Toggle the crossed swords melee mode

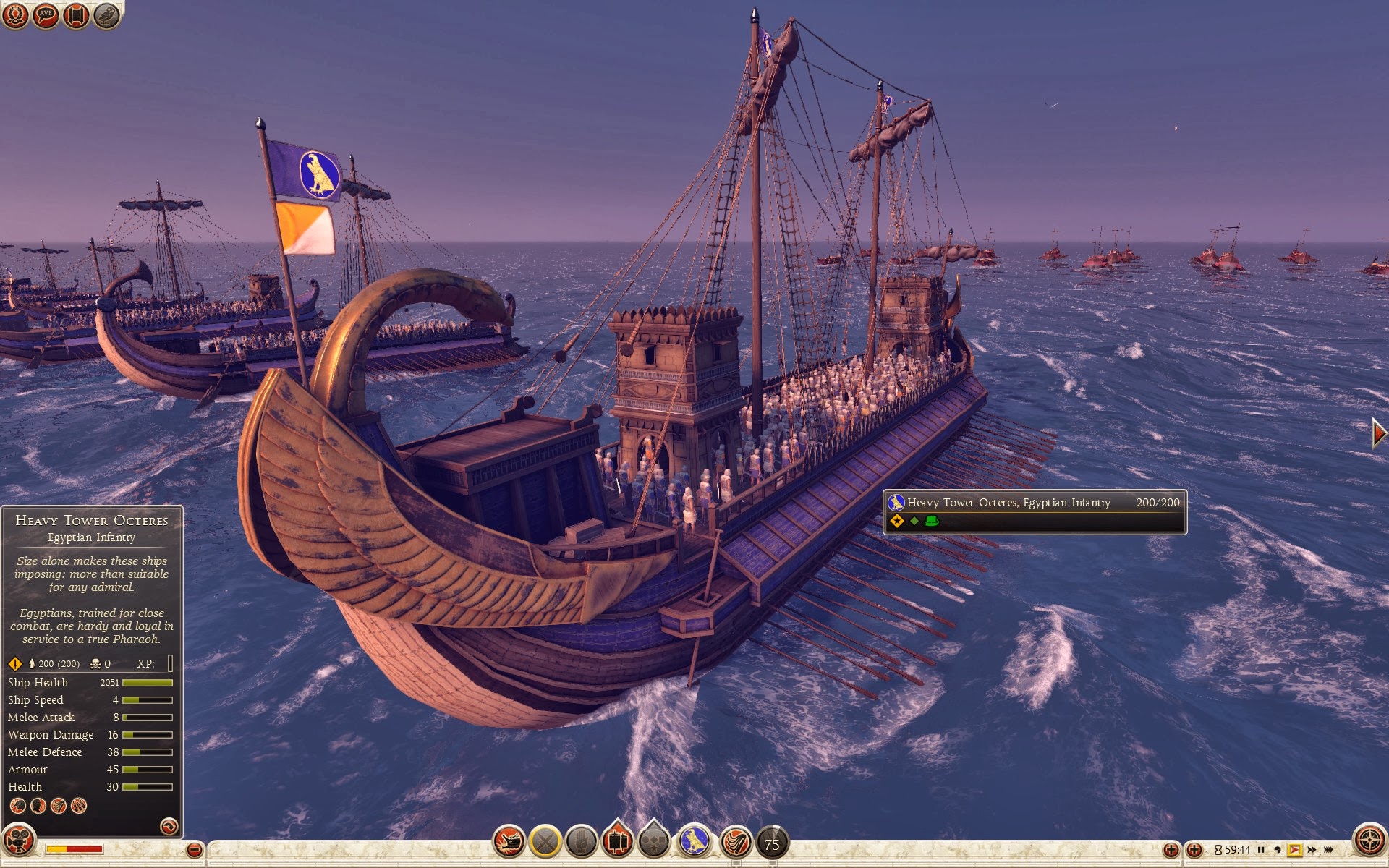click(545, 842)
